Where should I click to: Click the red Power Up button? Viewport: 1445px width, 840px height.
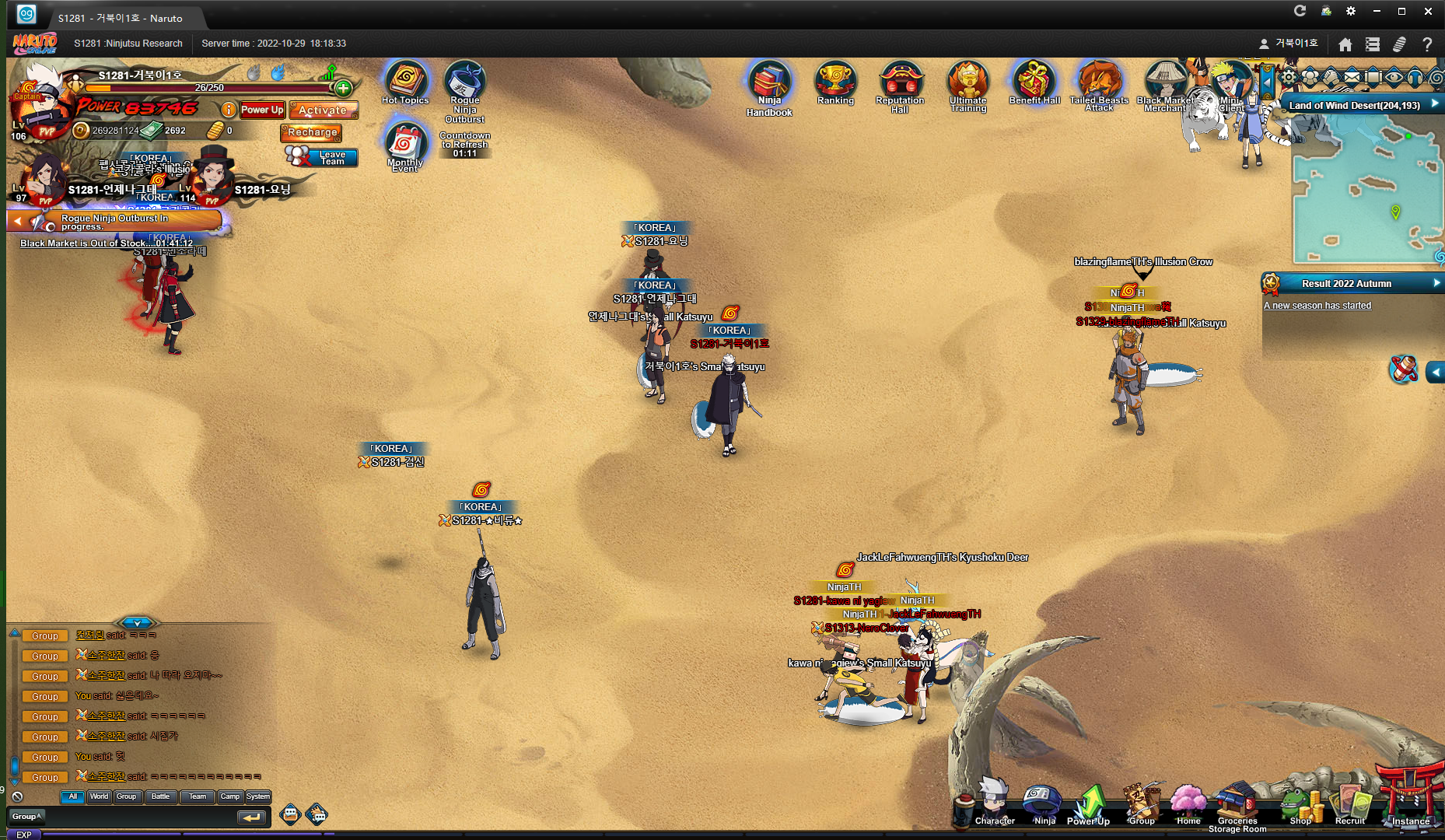point(262,110)
